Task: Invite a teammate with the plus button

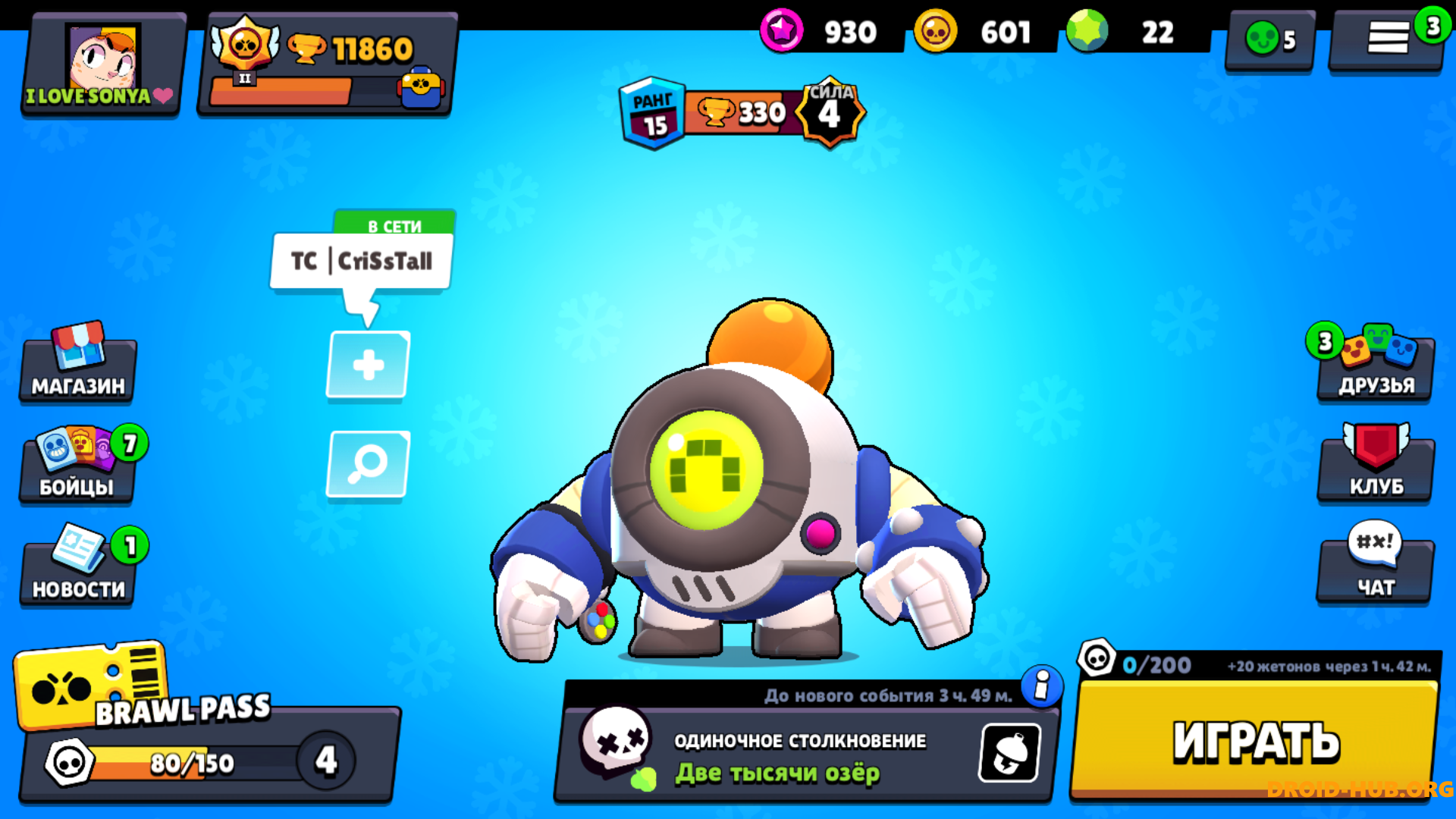Action: click(x=369, y=366)
